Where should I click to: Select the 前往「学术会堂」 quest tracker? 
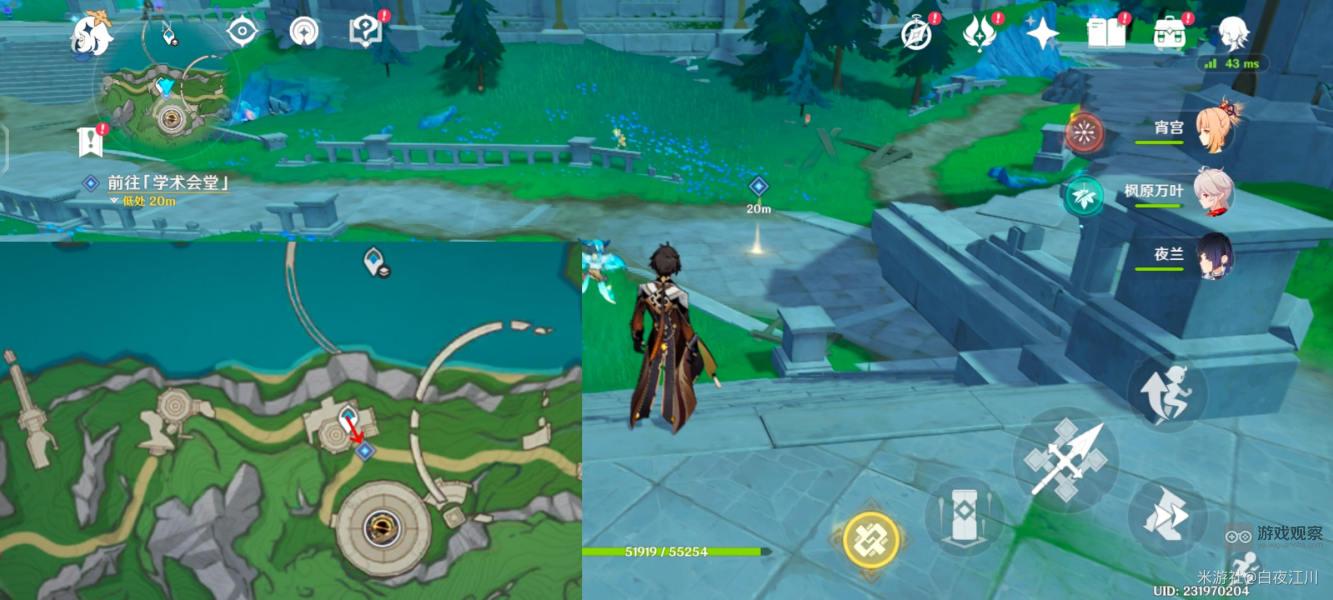[160, 183]
